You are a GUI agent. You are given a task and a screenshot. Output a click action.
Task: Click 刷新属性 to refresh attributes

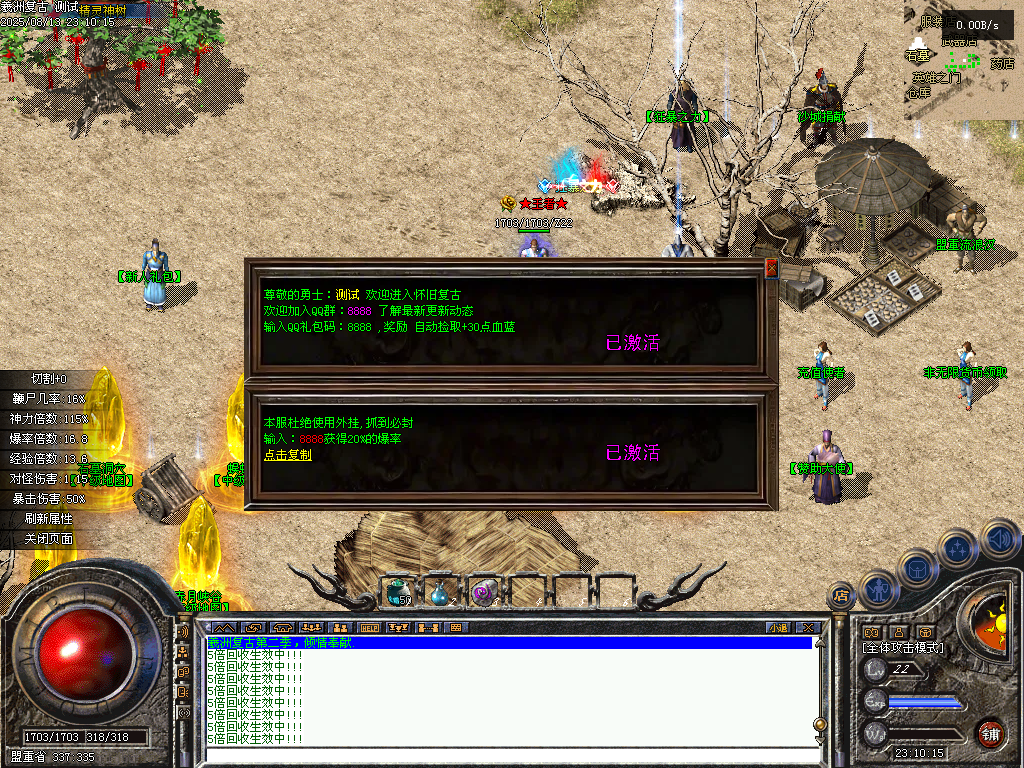click(x=49, y=518)
